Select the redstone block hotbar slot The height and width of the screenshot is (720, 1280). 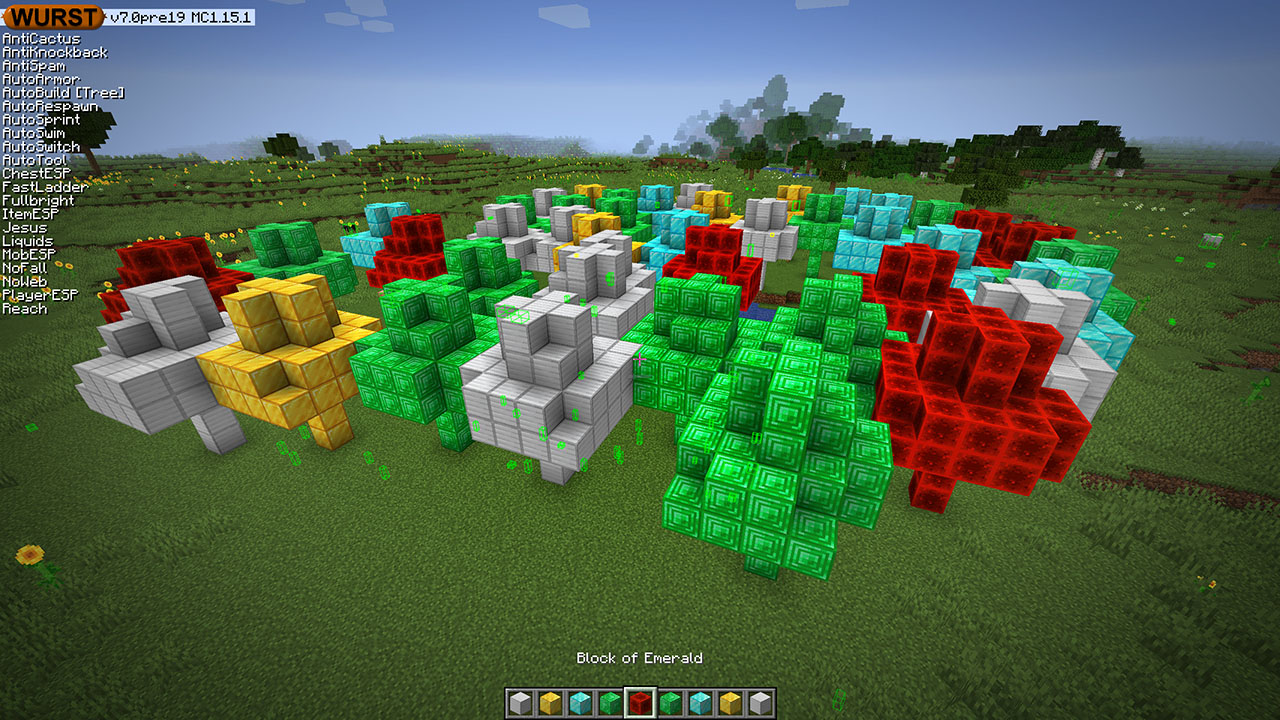(x=640, y=703)
